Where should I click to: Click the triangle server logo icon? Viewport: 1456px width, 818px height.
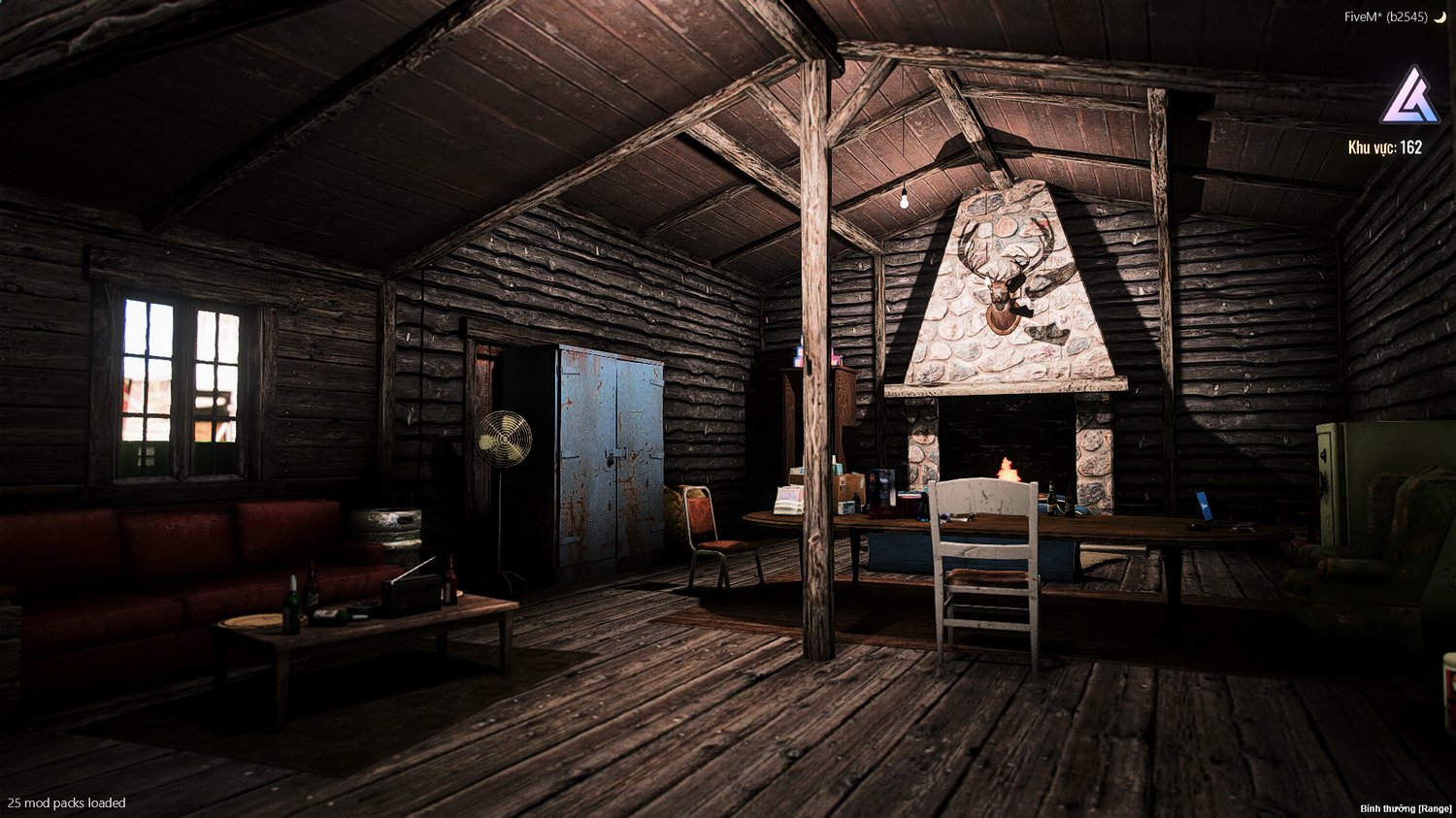tap(1409, 97)
